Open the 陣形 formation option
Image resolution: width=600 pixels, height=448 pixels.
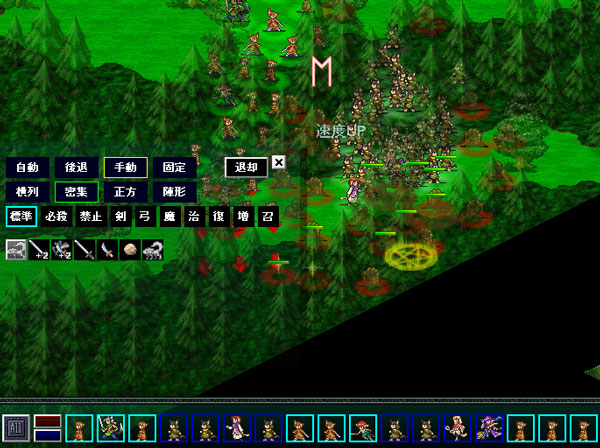coord(174,191)
